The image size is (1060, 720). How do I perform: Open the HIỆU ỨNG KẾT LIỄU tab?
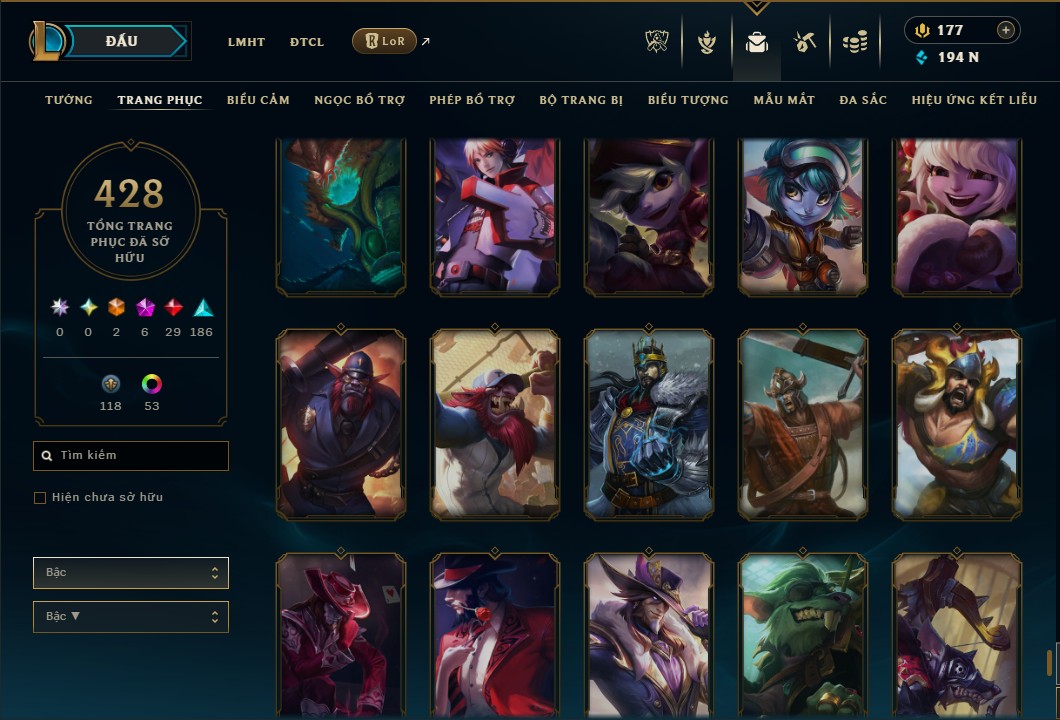[974, 100]
